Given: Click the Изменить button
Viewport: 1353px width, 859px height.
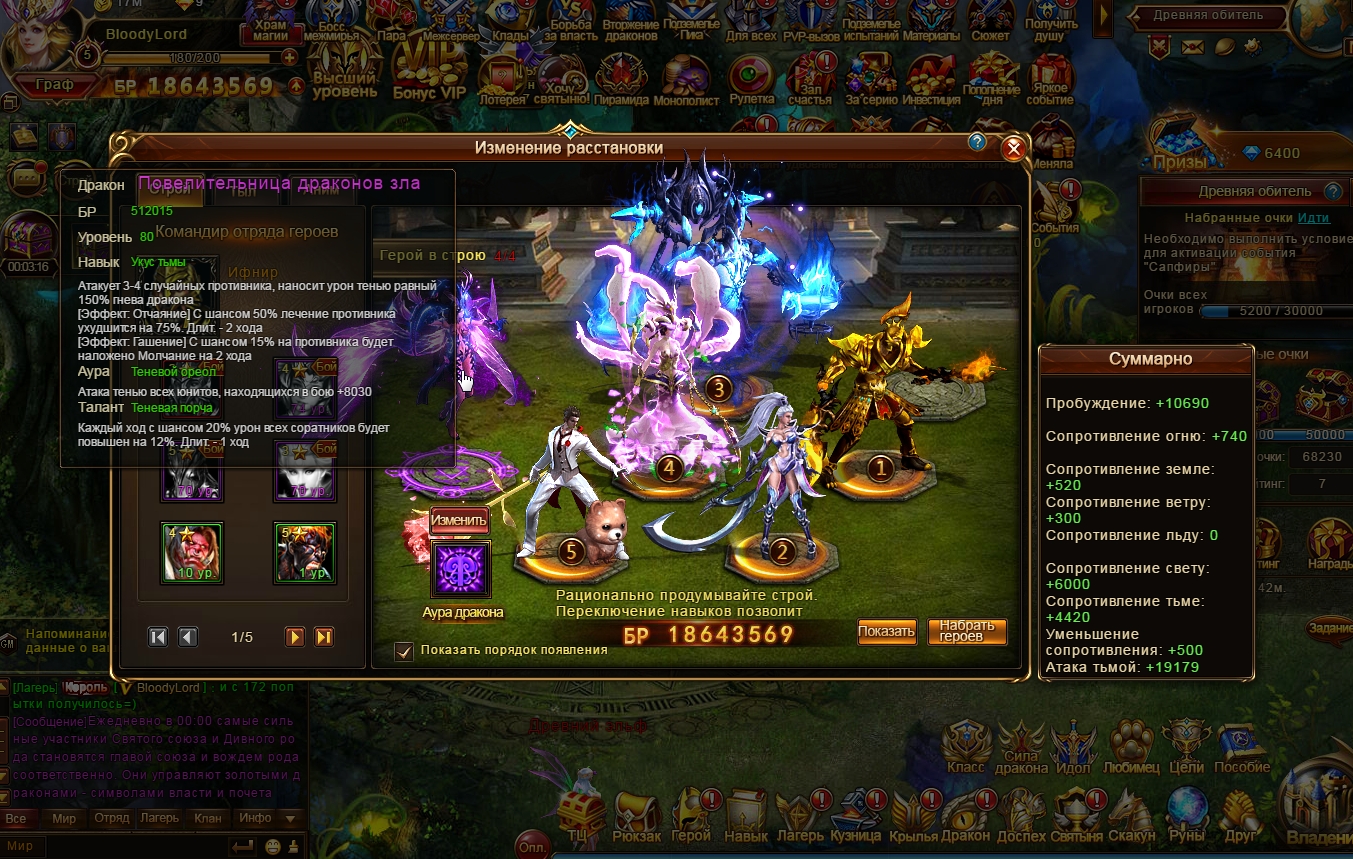Looking at the screenshot, I should [x=459, y=520].
